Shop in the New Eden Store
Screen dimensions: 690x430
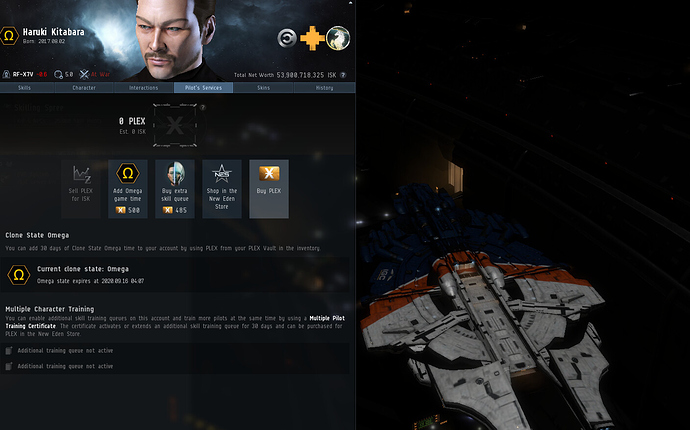click(222, 188)
